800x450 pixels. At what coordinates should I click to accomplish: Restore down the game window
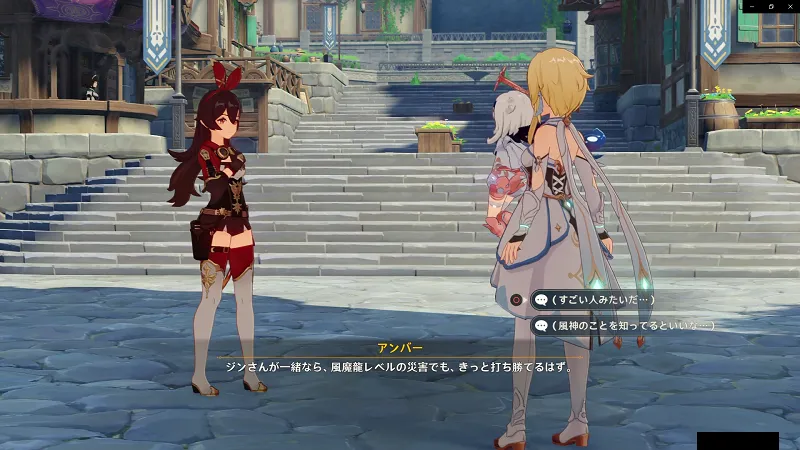click(771, 7)
